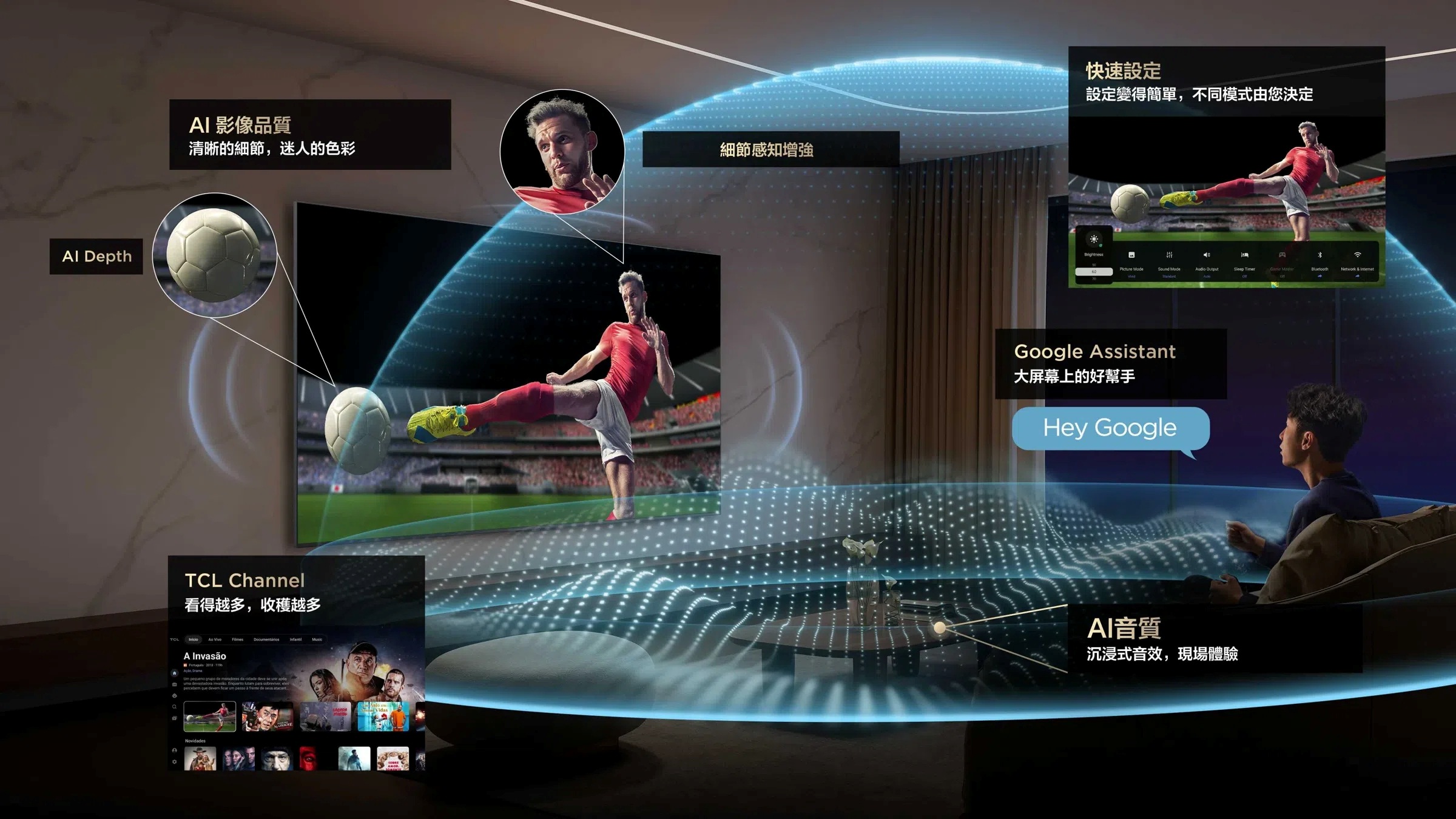
Task: Select the Documentários menu item
Action: coord(267,639)
